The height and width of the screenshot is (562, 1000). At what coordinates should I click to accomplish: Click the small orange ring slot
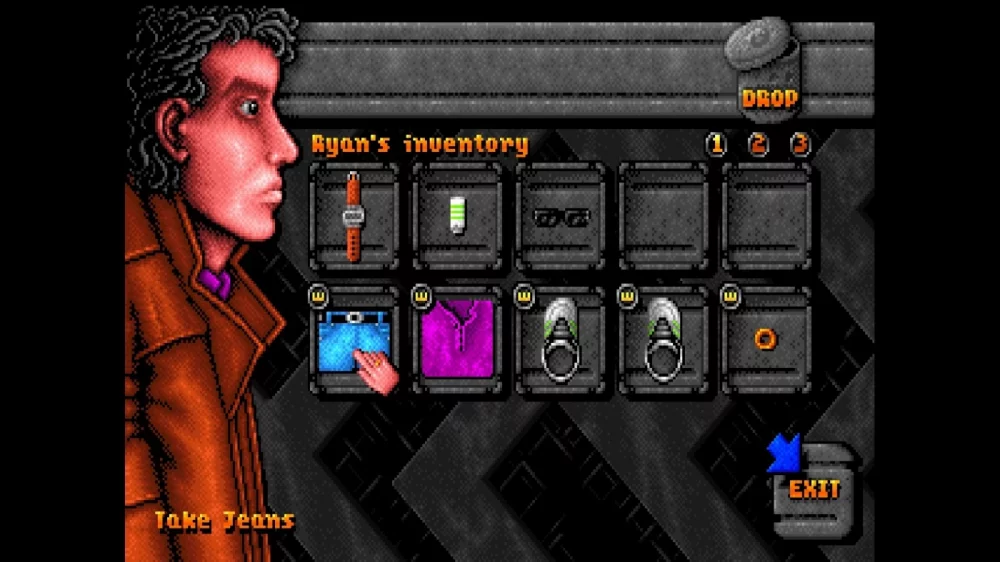[766, 340]
